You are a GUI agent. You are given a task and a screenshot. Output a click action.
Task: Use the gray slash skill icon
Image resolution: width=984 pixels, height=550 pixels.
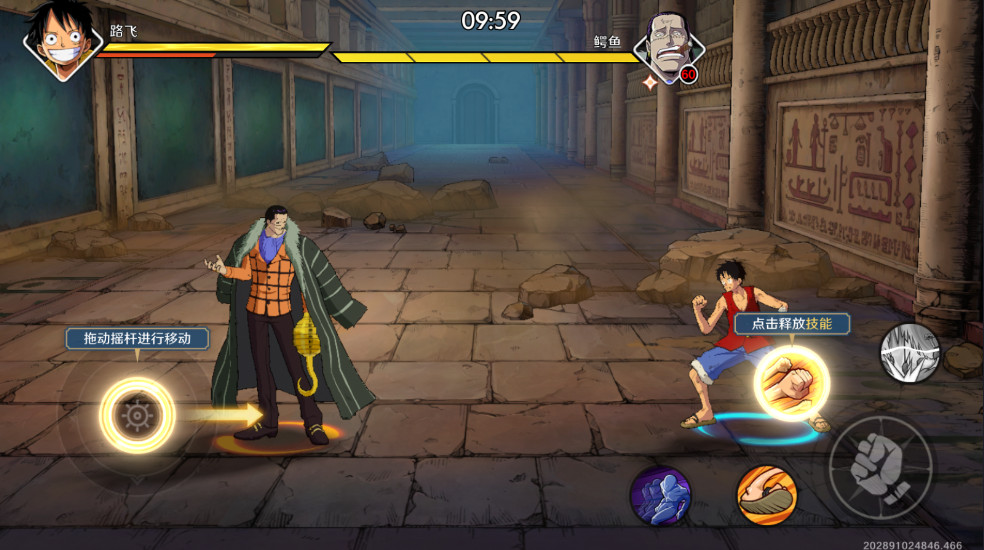click(x=910, y=353)
